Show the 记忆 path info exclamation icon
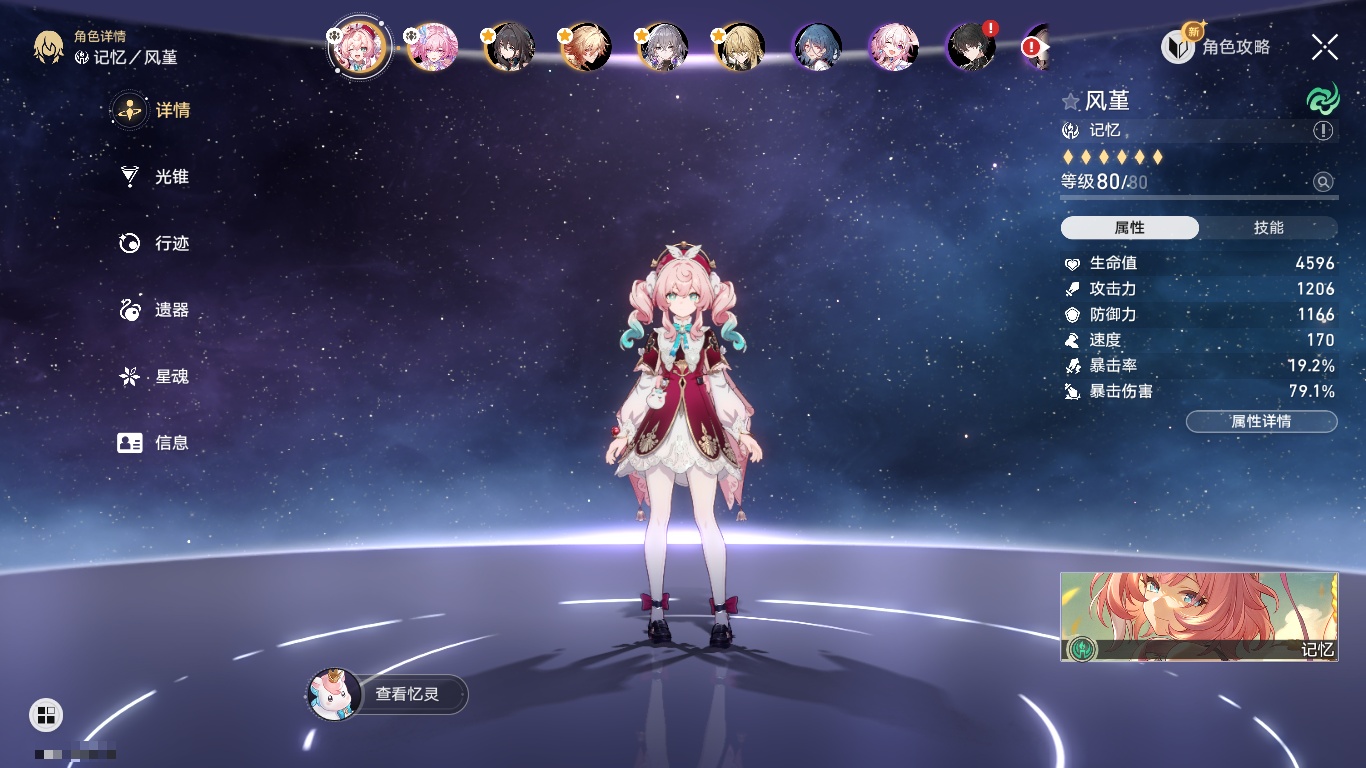1366x768 pixels. [1323, 131]
